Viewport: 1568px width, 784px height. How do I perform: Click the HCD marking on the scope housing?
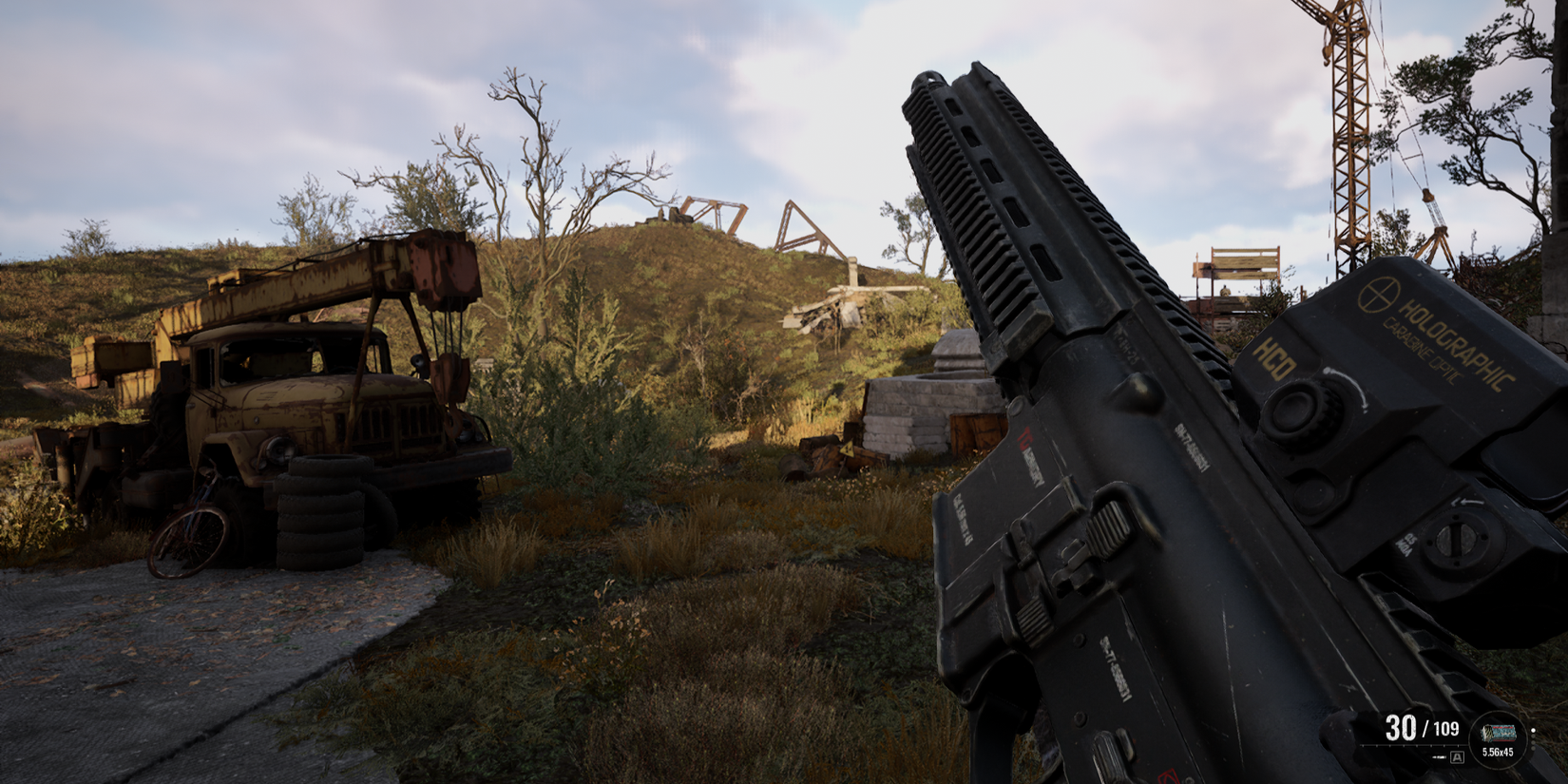click(1274, 357)
